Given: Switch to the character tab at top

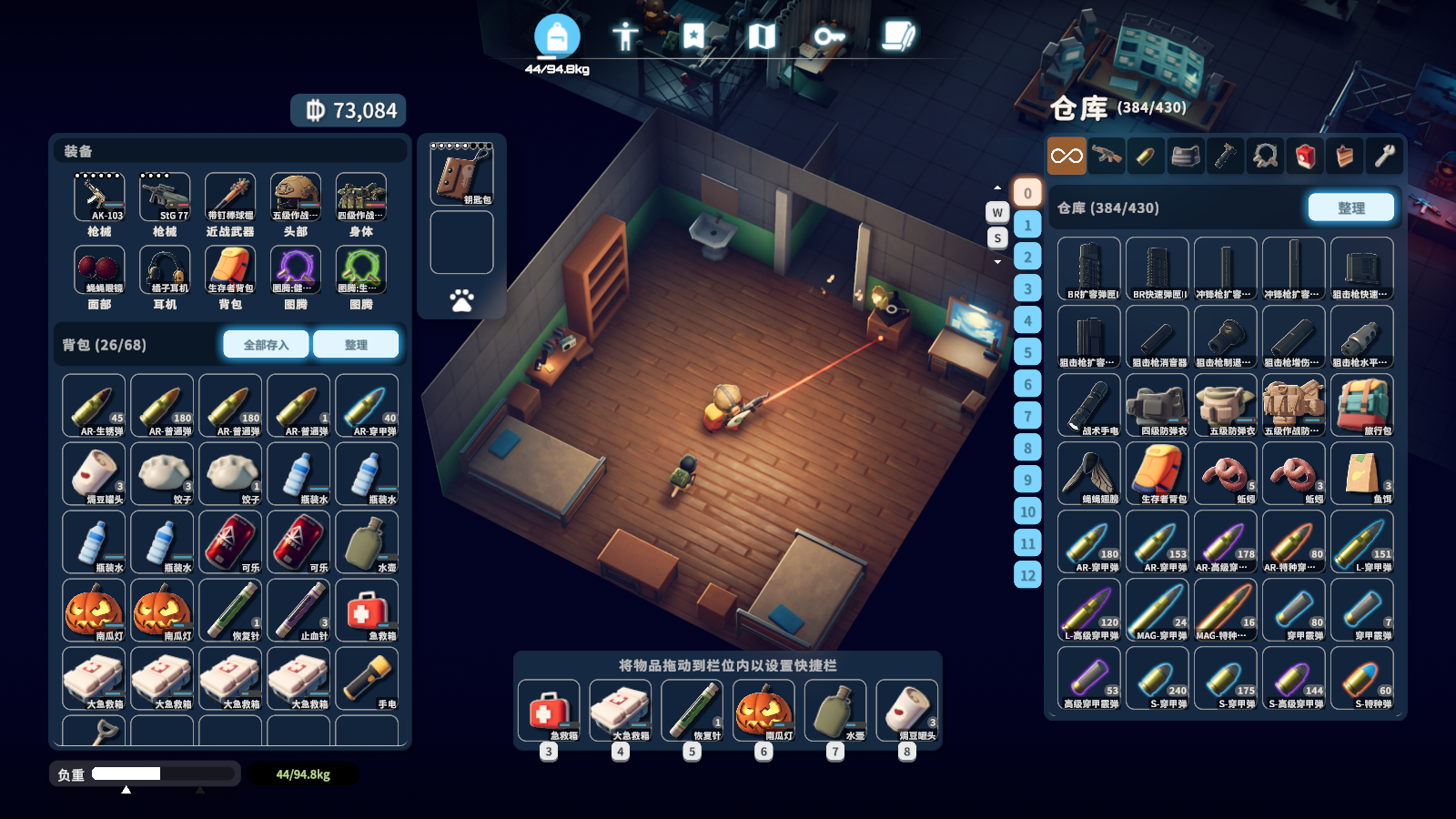Looking at the screenshot, I should [624, 36].
